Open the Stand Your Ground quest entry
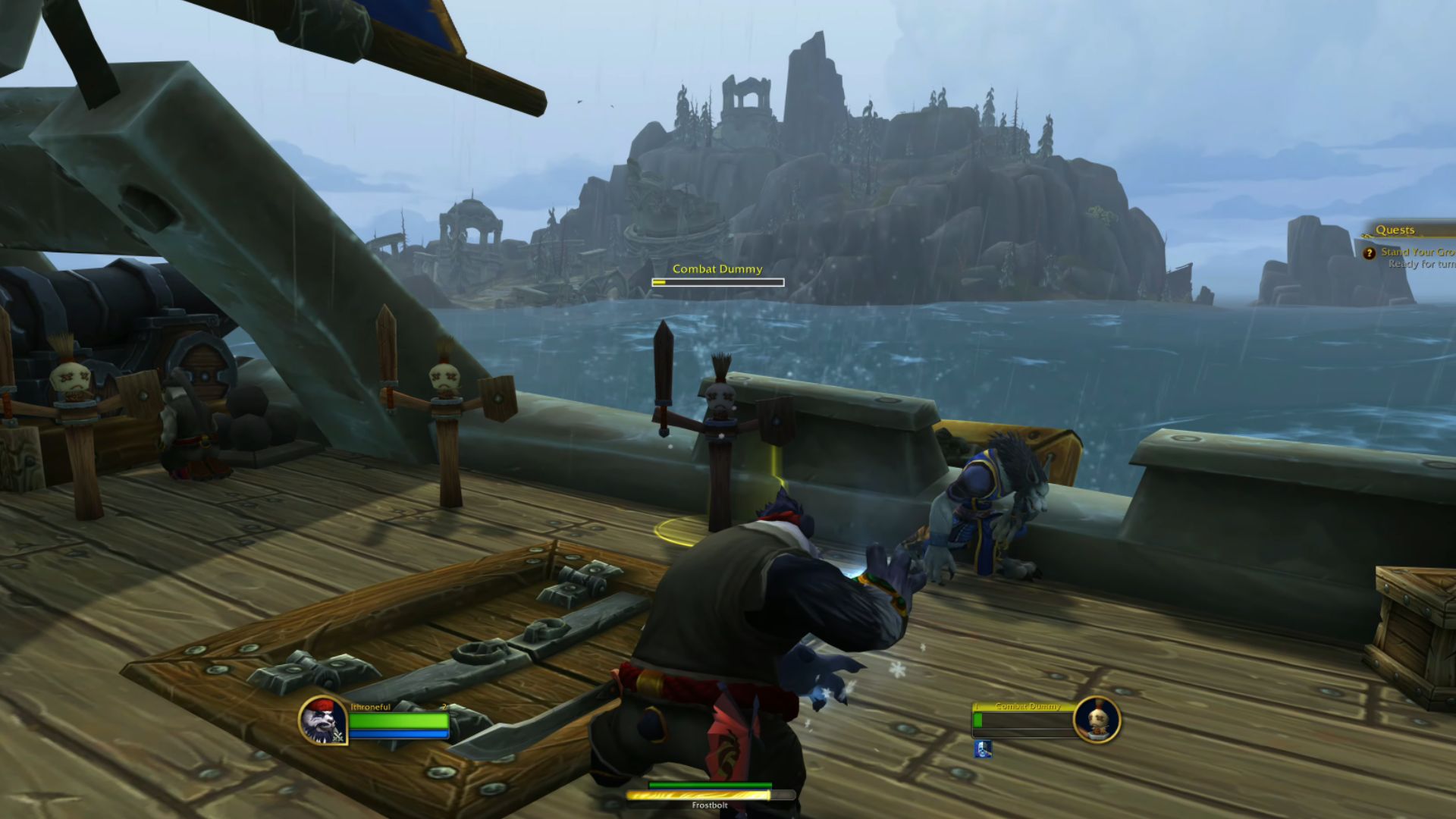This screenshot has width=1456, height=819. click(1417, 252)
